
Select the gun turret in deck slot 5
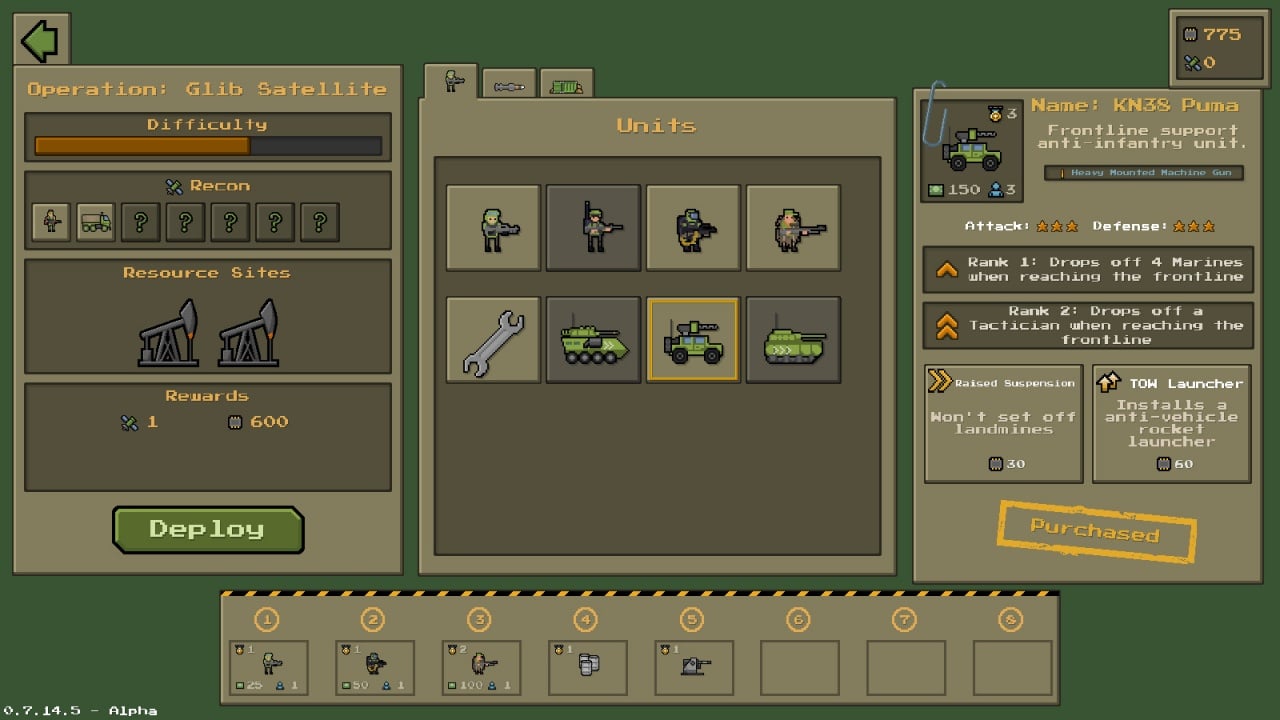694,668
